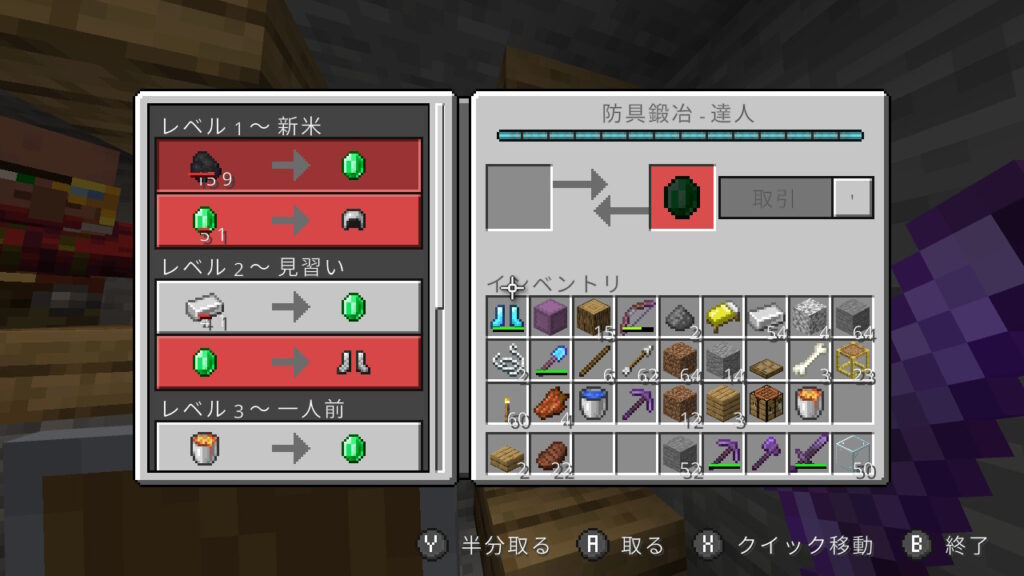Pick the glass block stack in hotbar

853,453
